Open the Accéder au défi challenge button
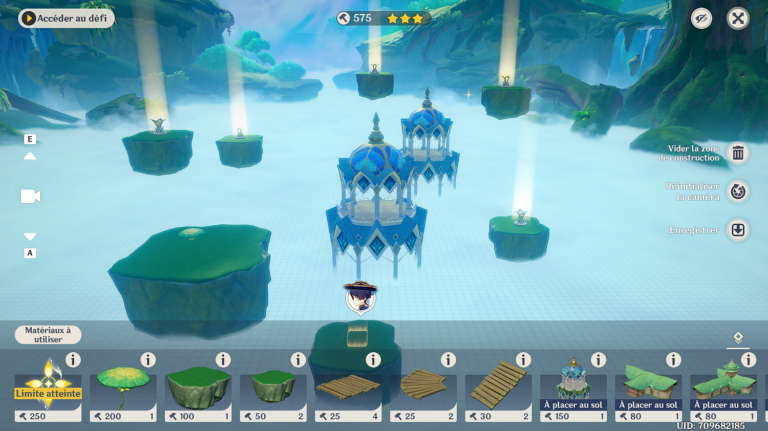 pyautogui.click(x=66, y=18)
